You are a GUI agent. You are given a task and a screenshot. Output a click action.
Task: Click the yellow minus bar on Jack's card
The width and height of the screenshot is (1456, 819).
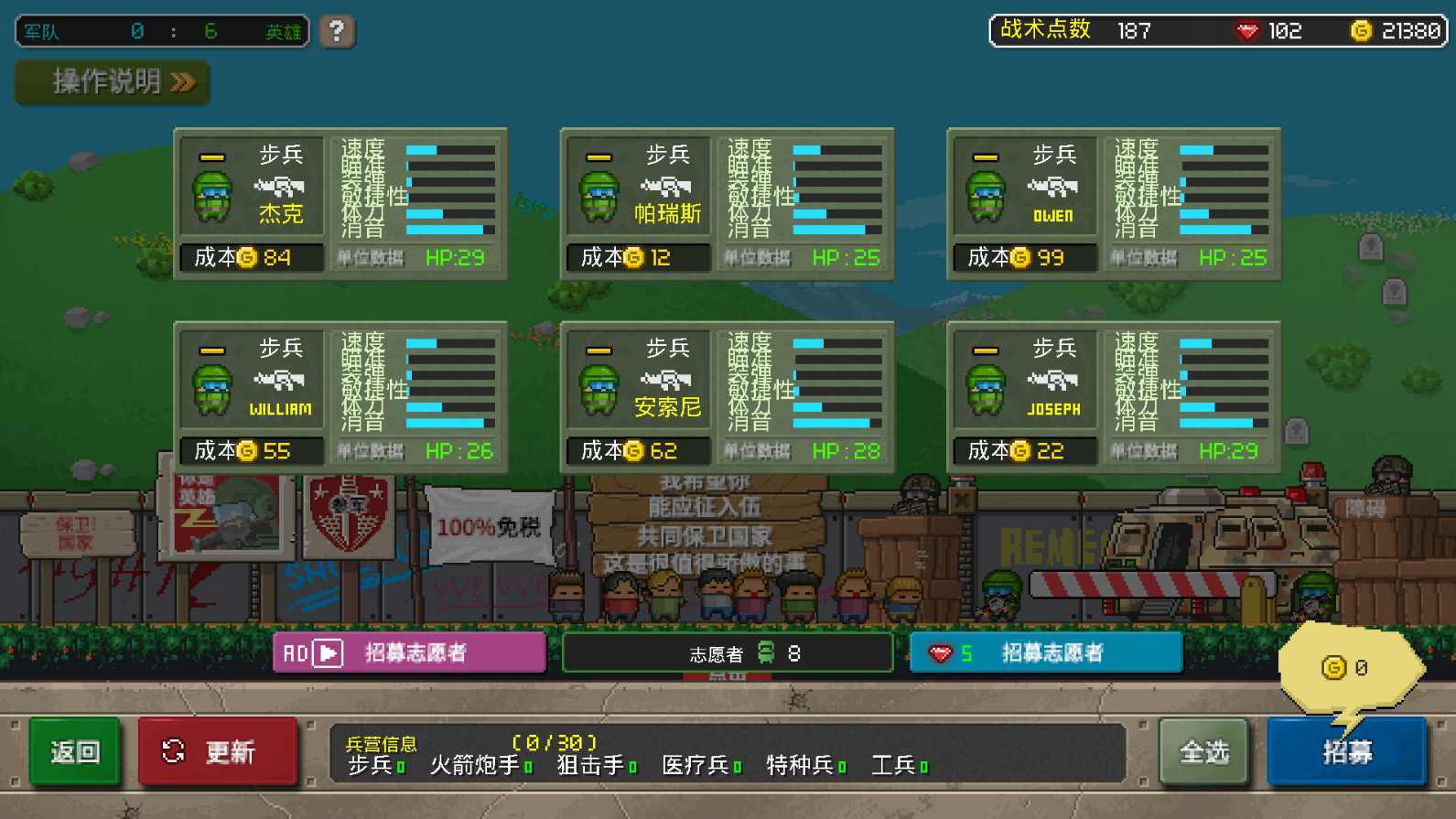[x=211, y=155]
